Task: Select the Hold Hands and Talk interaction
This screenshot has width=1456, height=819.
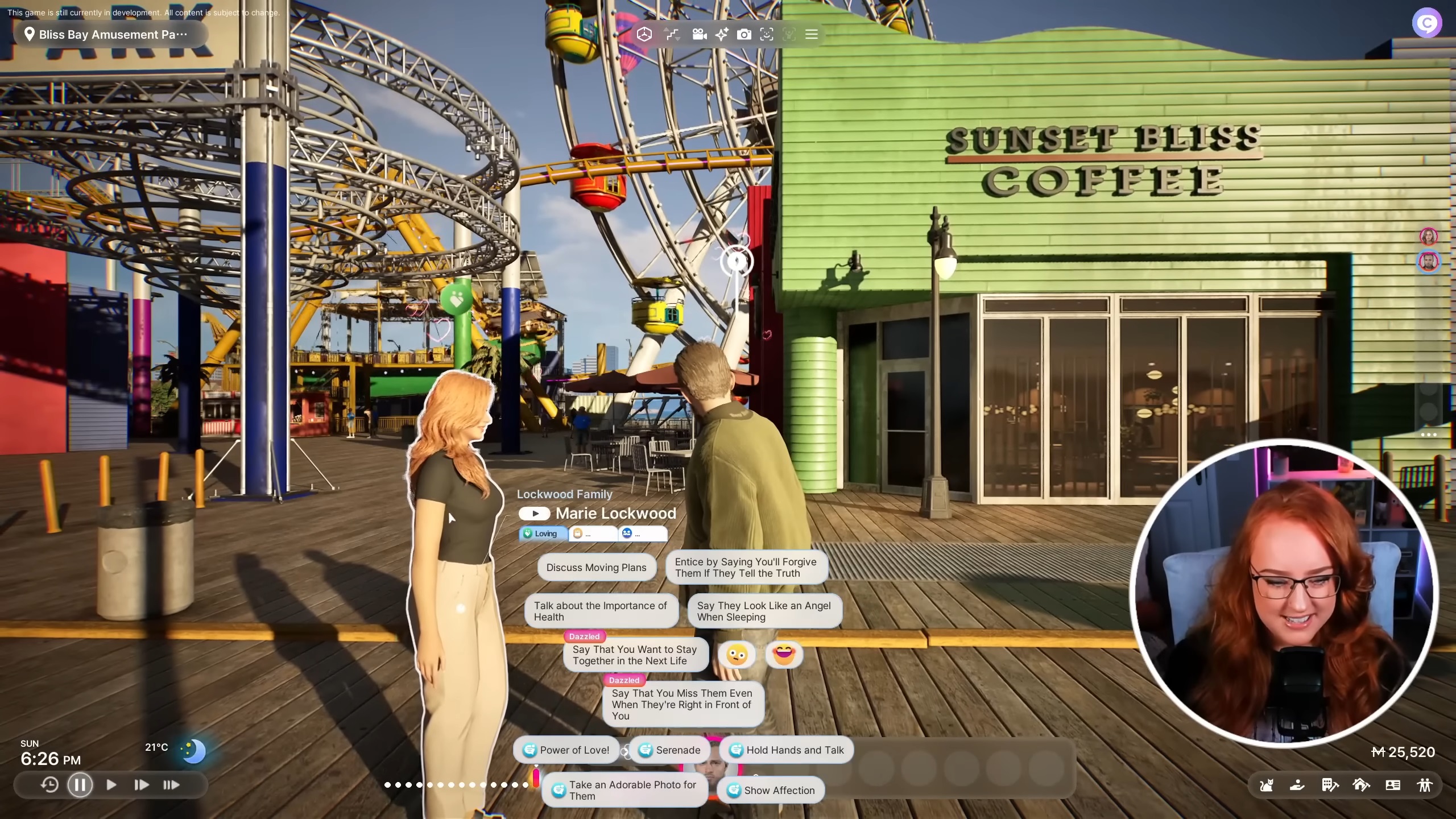Action: click(x=786, y=750)
